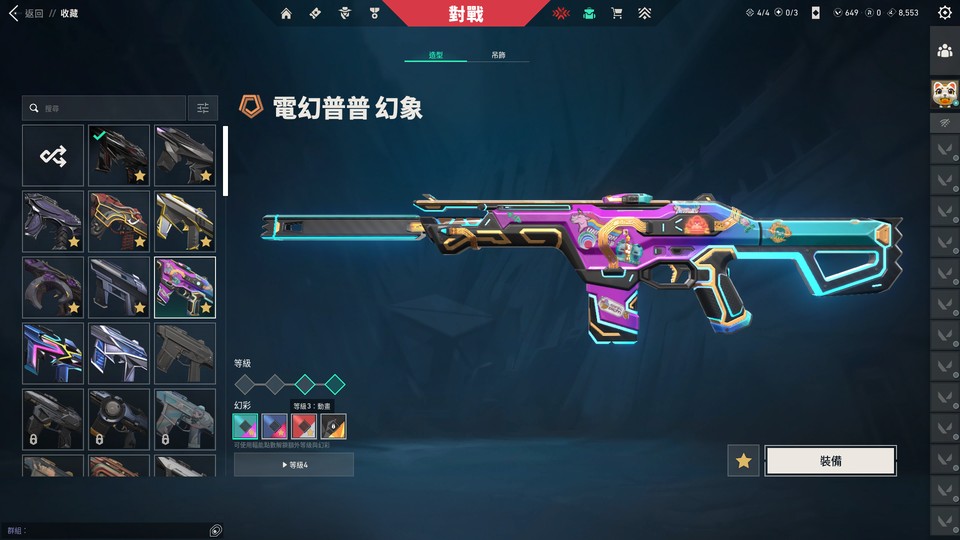
Task: Switch to the 吊飾 tab
Action: coord(498,55)
